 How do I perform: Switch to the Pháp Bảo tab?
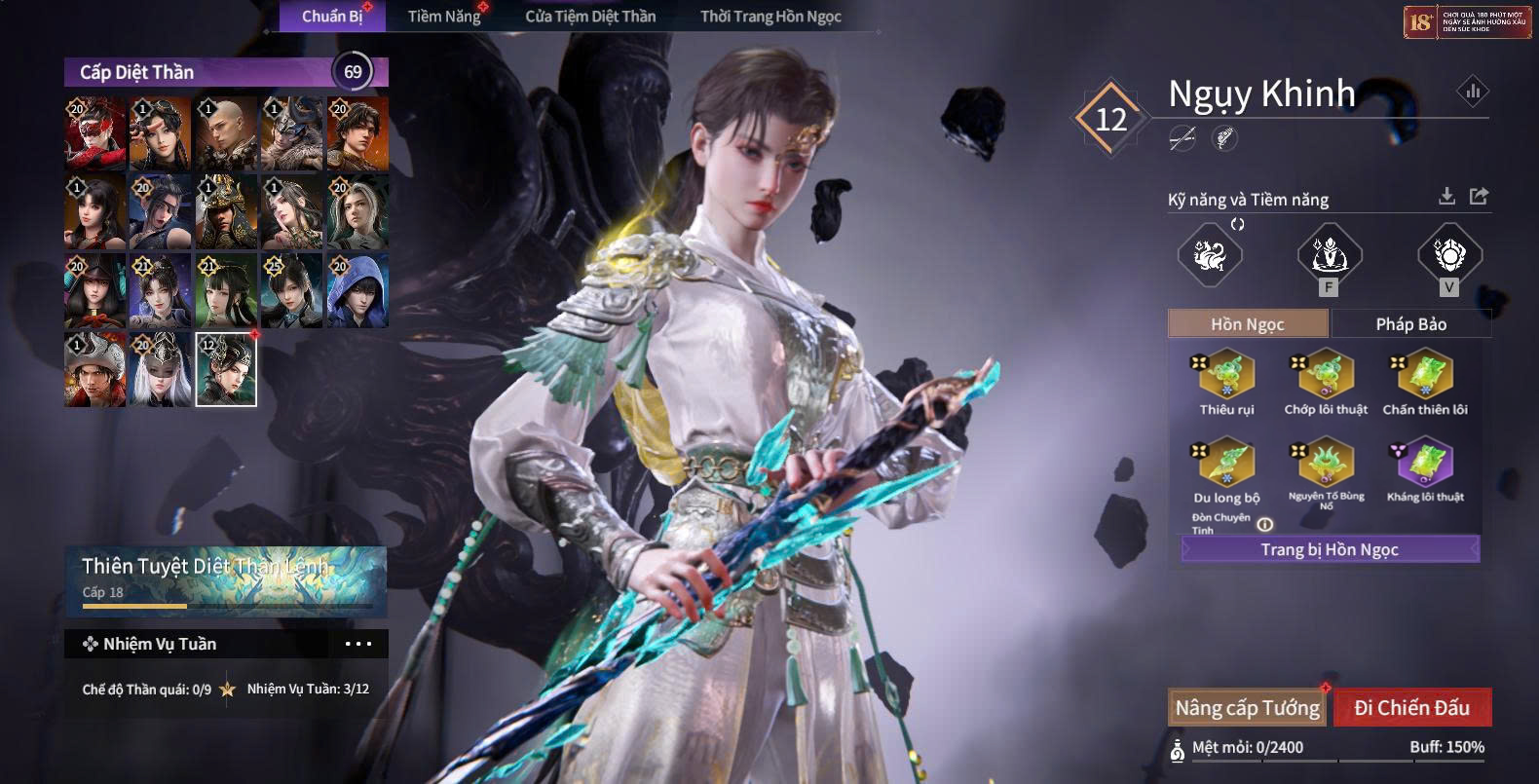[1410, 323]
